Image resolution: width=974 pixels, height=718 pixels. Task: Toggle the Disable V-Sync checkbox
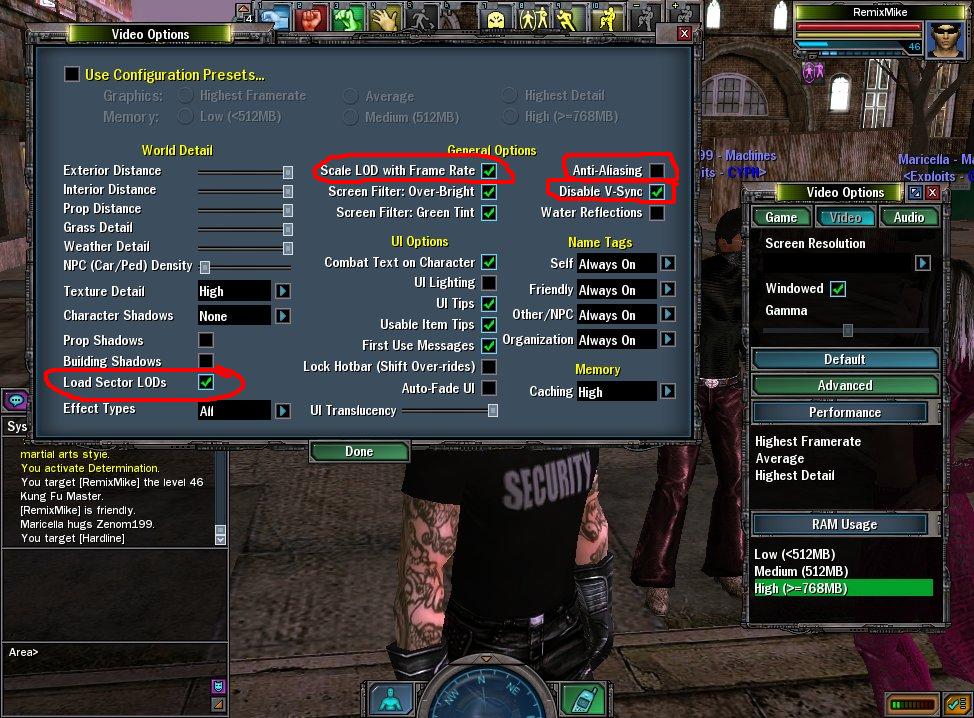[657, 191]
